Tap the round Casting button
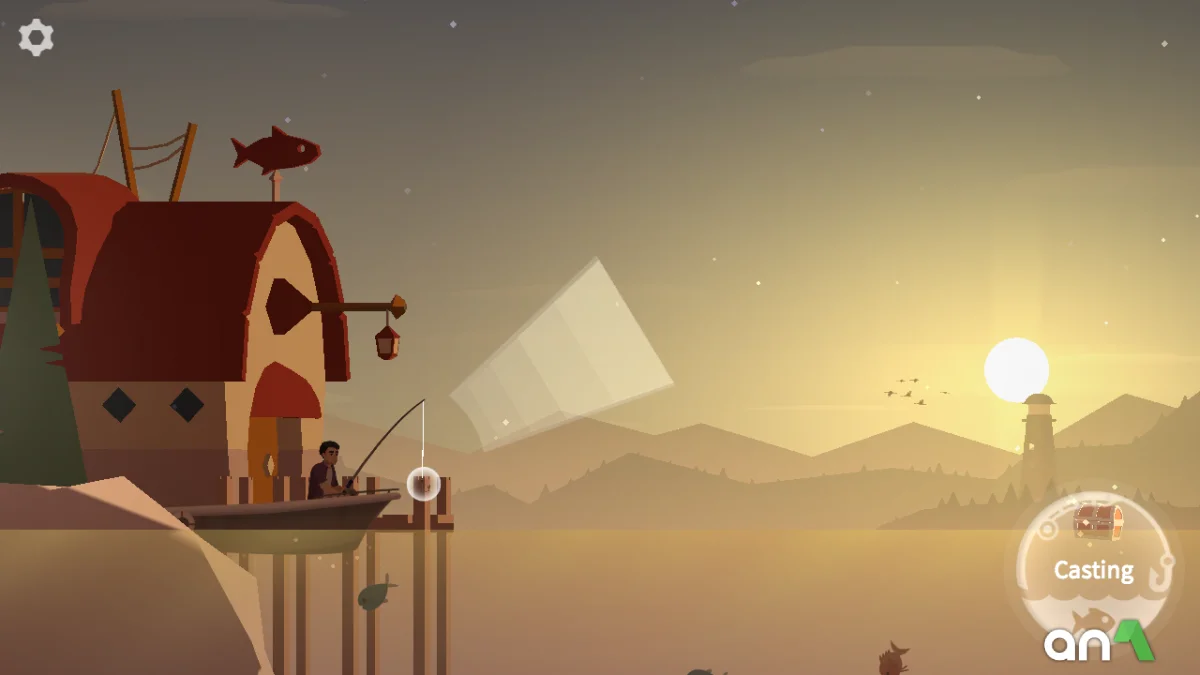1200x675 pixels. (x=1093, y=569)
